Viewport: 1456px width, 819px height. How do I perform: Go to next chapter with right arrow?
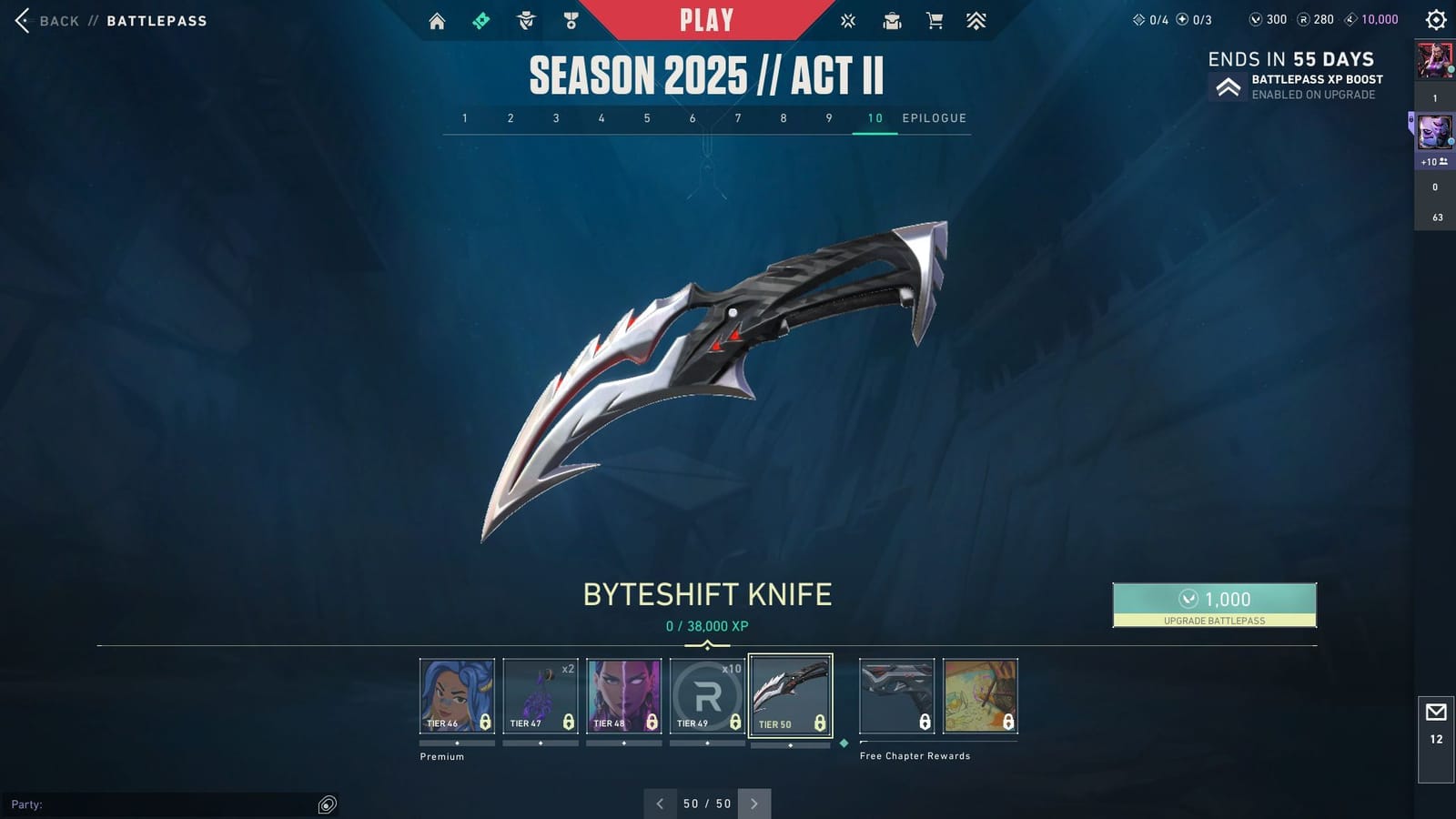(753, 804)
